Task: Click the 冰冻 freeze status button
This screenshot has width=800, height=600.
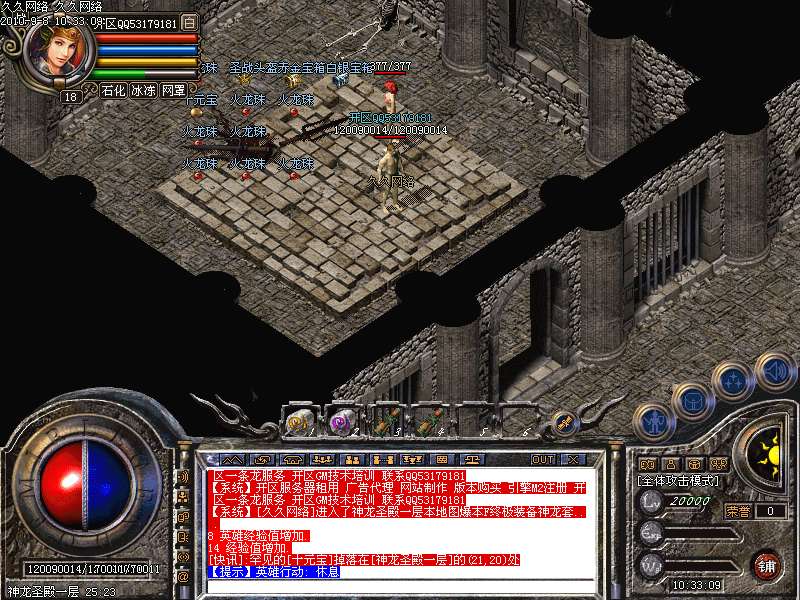Action: tap(143, 90)
